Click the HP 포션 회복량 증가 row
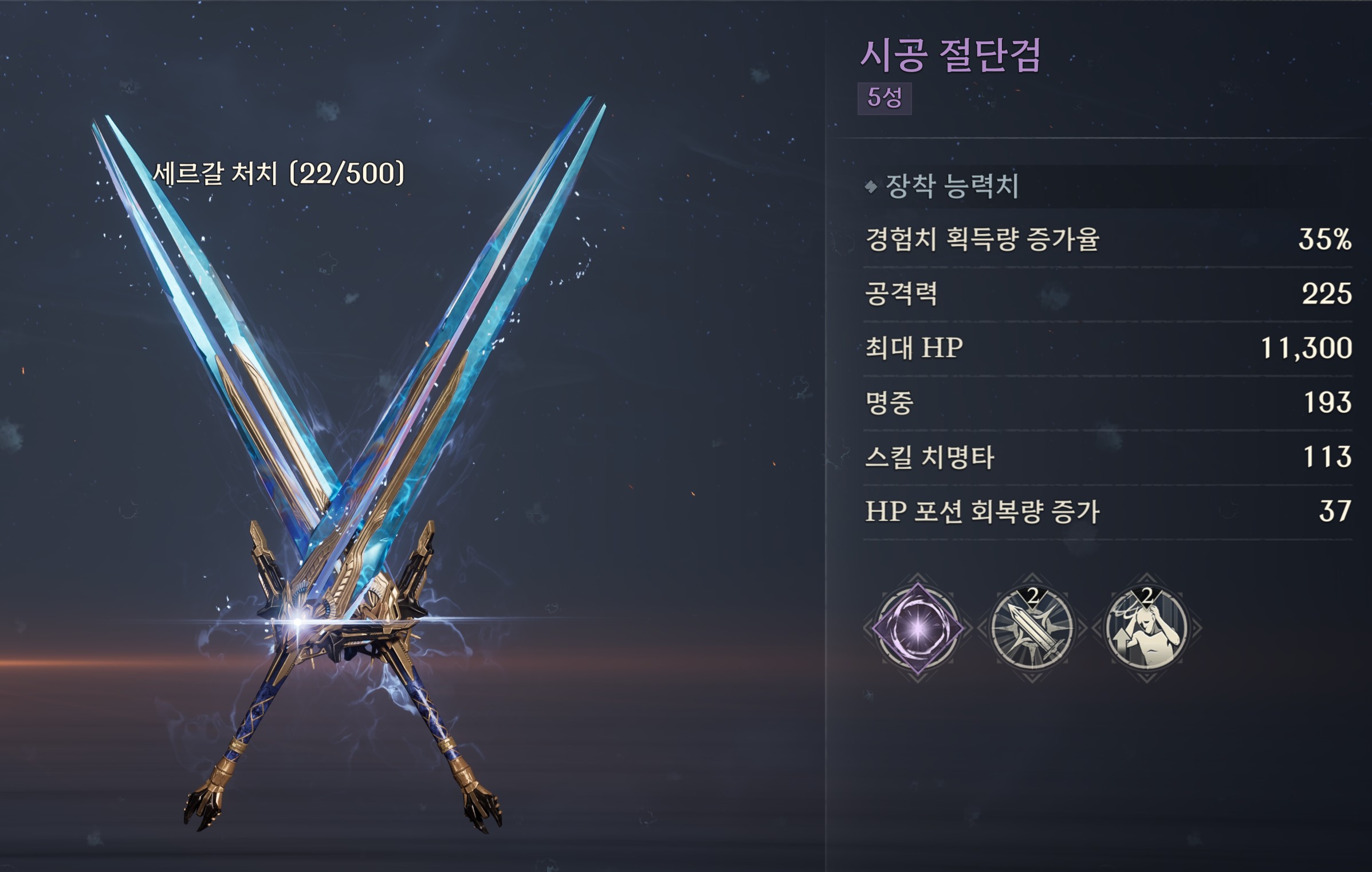1372x872 pixels. [x=1107, y=511]
